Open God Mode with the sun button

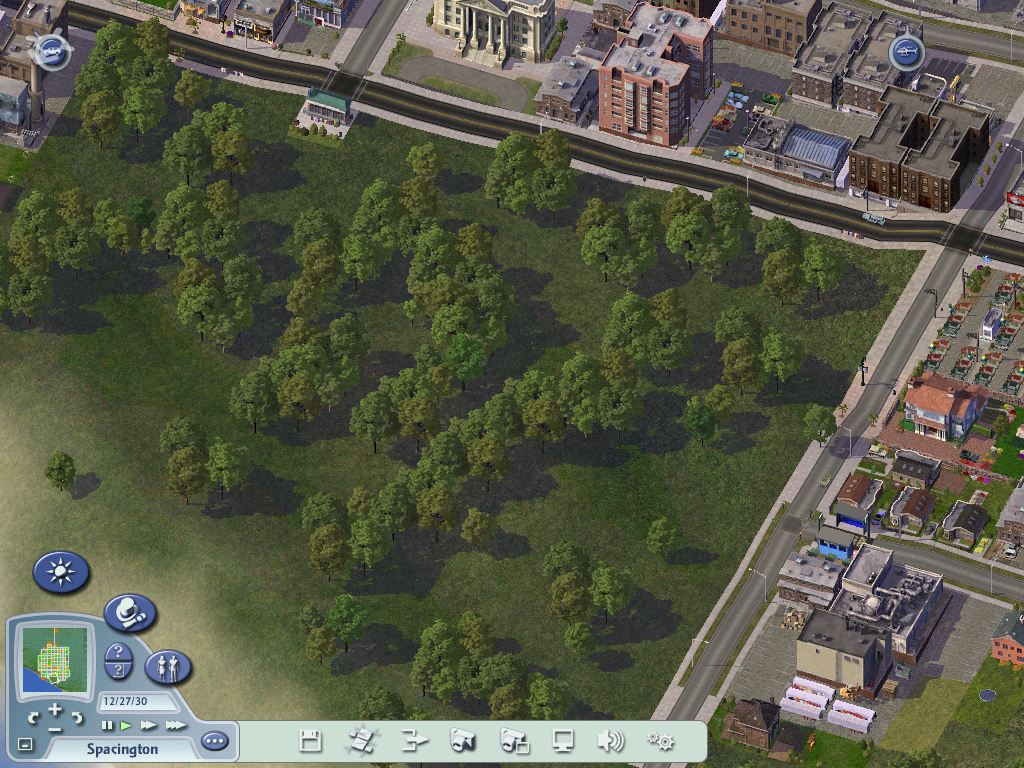point(61,572)
